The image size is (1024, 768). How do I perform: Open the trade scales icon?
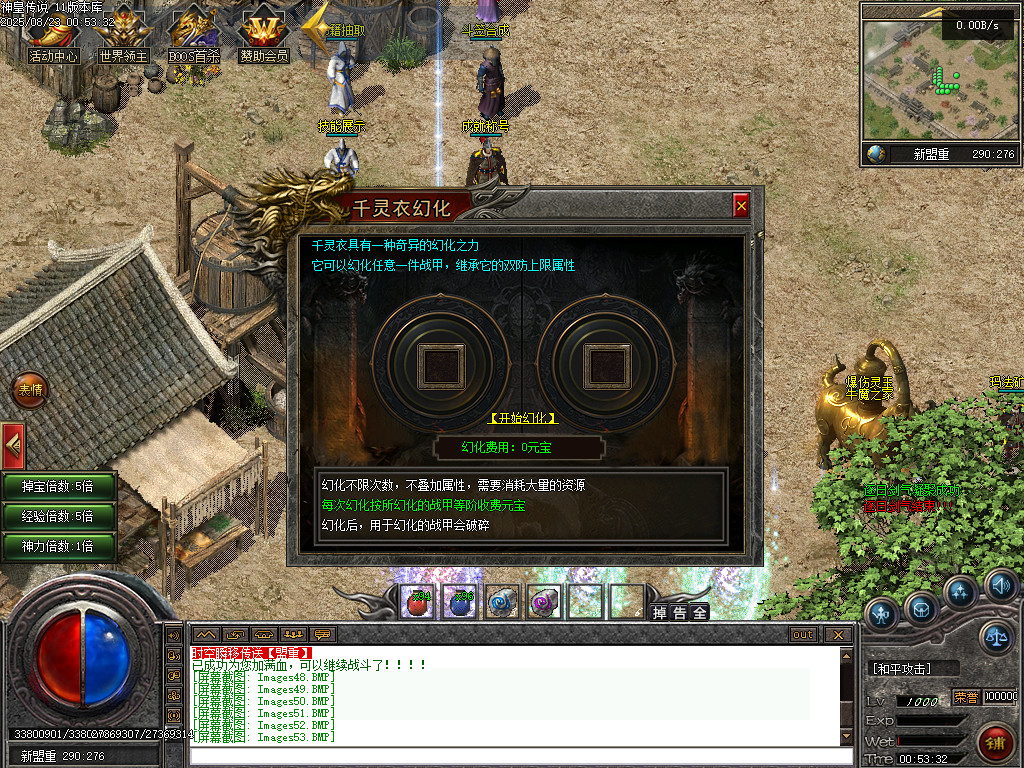tap(996, 635)
